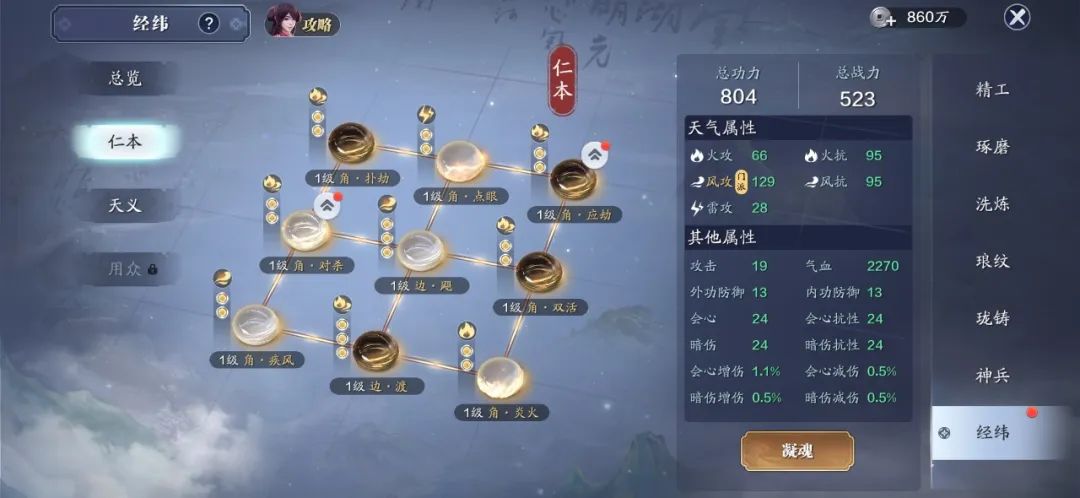Choose the 琅纹 menu entry
Viewport: 1080px width, 498px height.
coord(992,261)
